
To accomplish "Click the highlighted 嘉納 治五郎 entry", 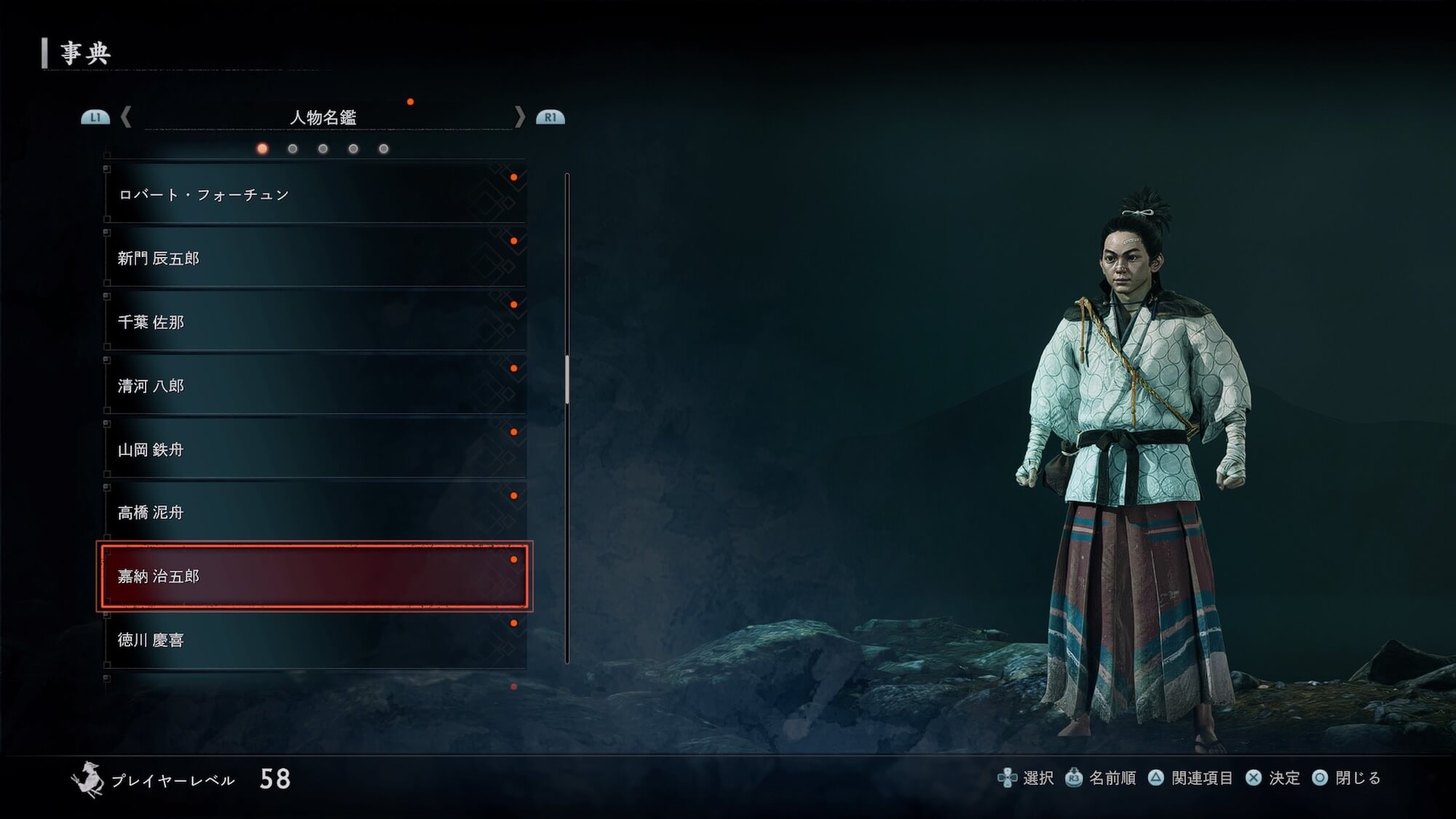I will point(314,577).
